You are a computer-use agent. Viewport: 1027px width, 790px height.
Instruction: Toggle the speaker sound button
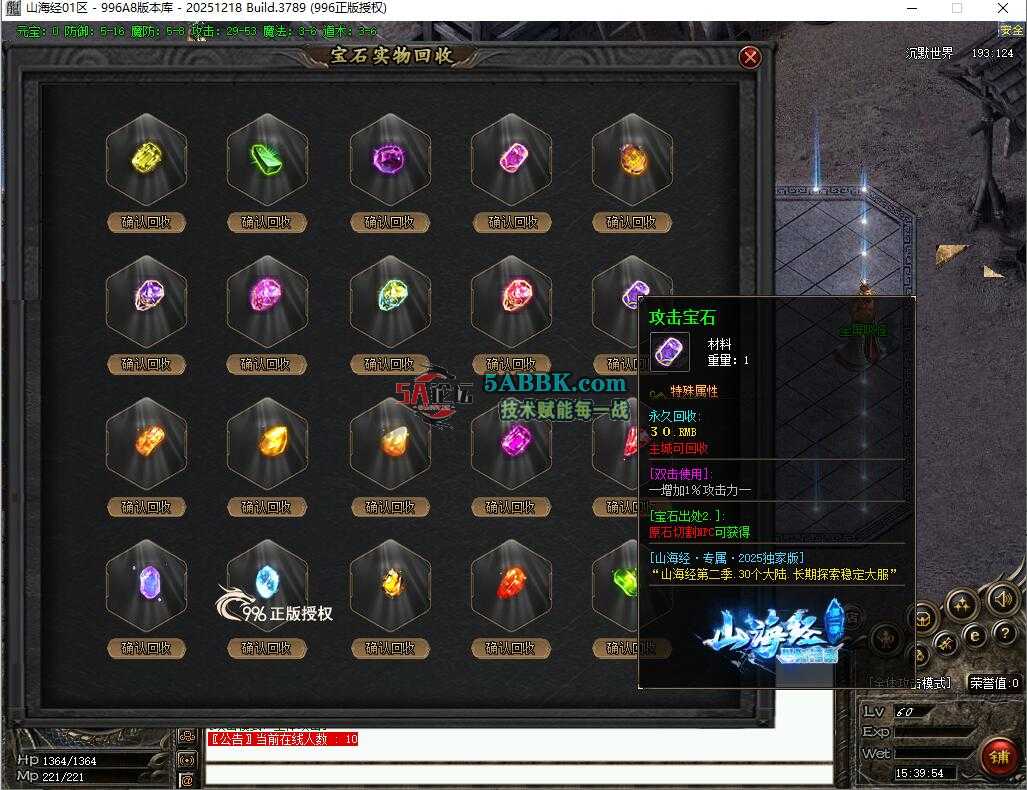point(1001,598)
